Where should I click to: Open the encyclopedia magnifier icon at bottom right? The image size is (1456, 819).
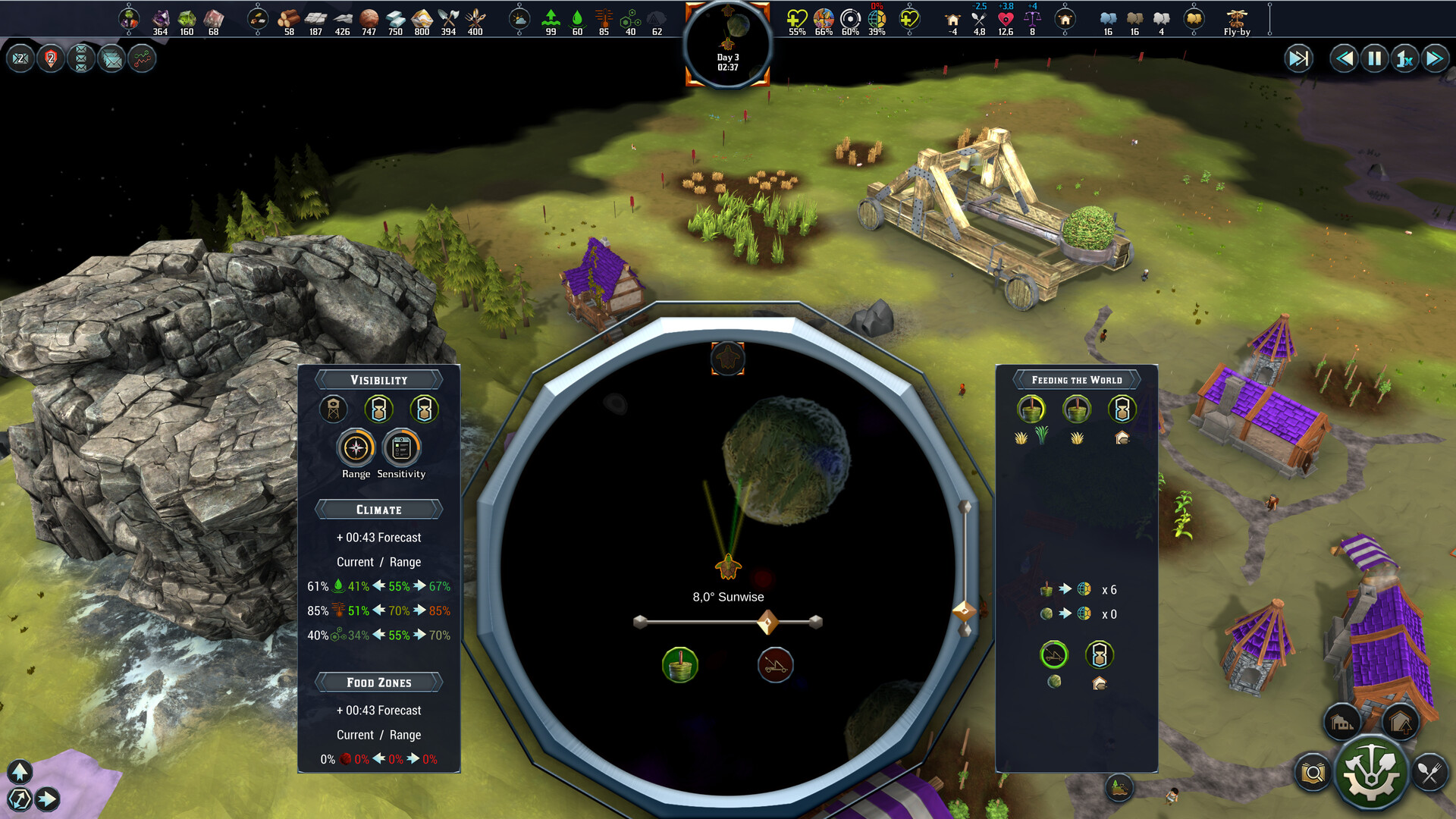[x=1312, y=773]
